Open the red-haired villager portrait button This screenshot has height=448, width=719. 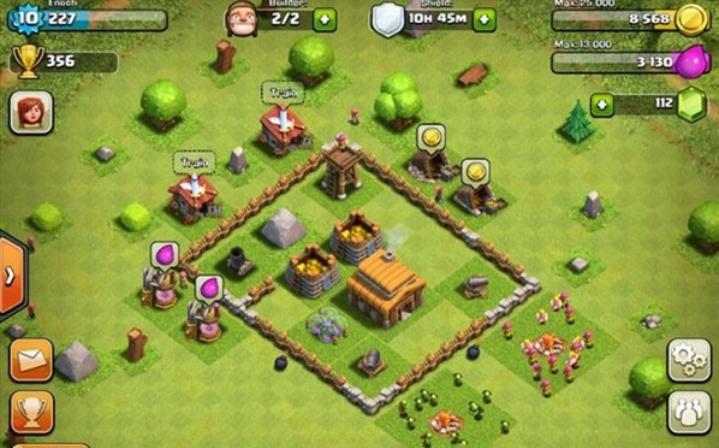click(x=31, y=112)
